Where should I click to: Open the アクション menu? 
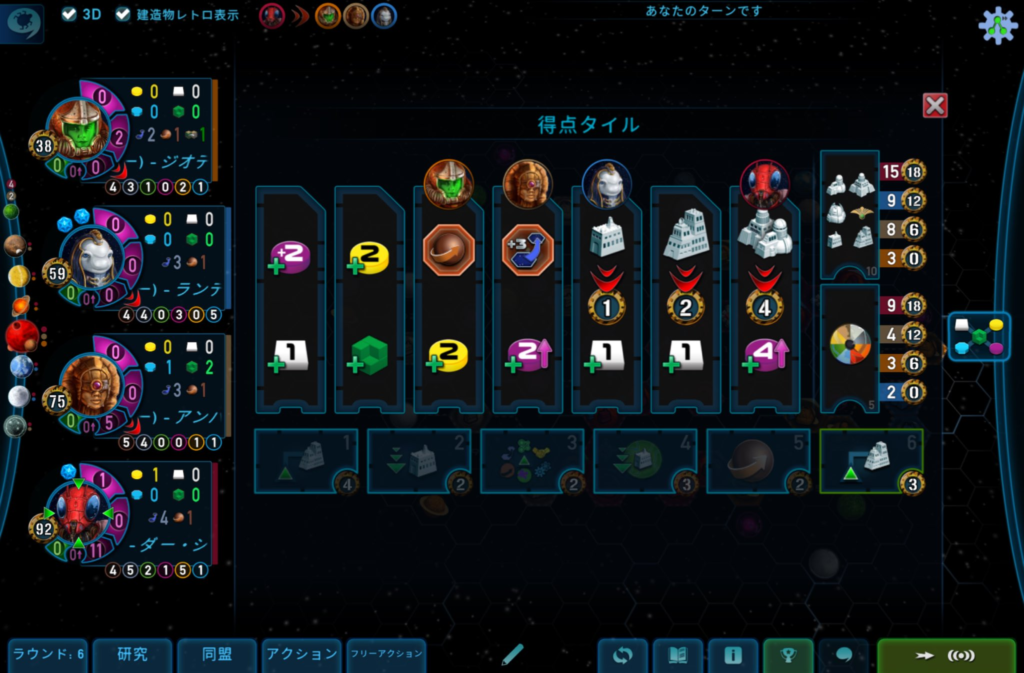(x=301, y=655)
